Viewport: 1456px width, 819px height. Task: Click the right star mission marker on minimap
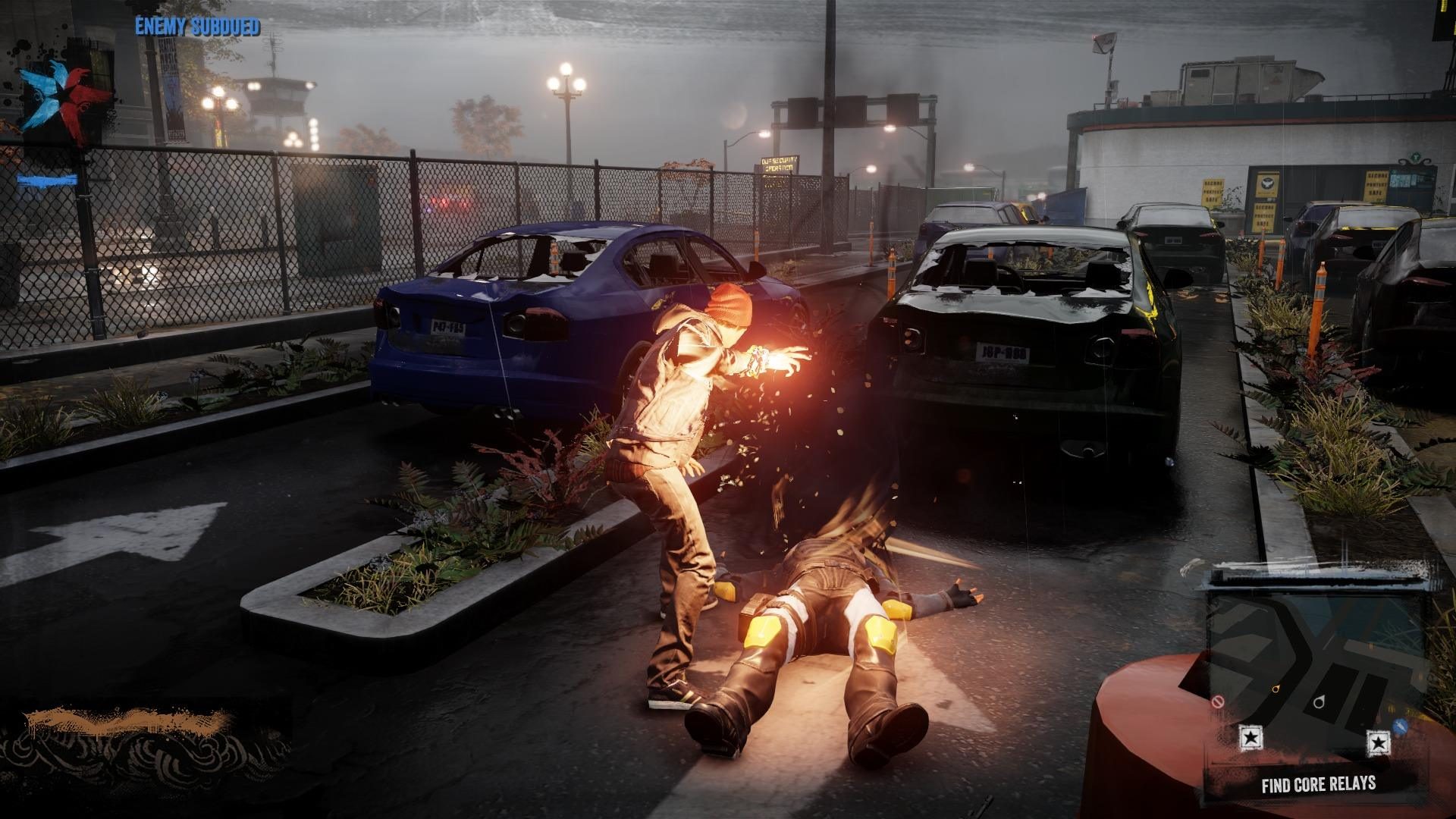click(x=1379, y=742)
